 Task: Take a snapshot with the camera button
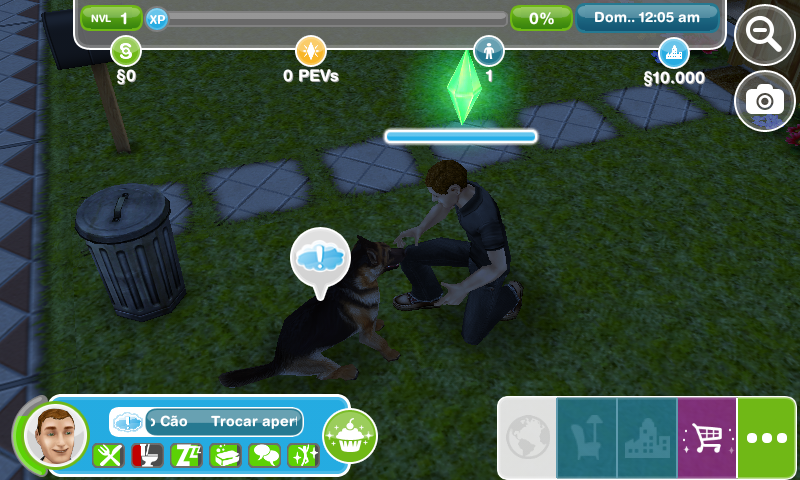point(765,99)
